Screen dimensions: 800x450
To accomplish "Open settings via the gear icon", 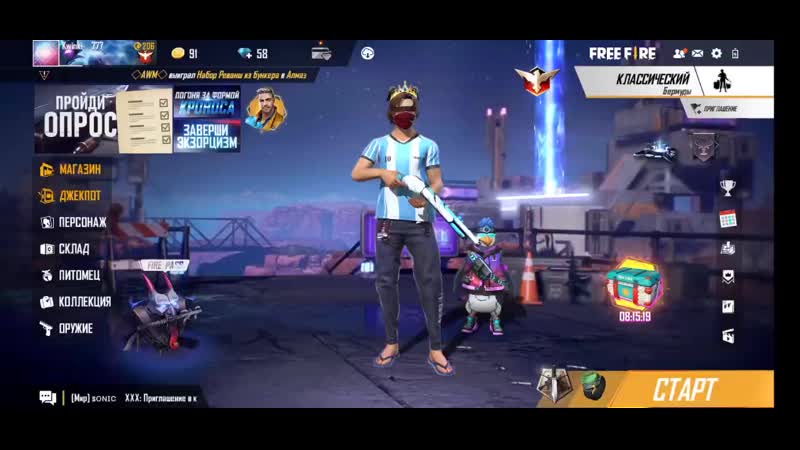I will [x=716, y=53].
